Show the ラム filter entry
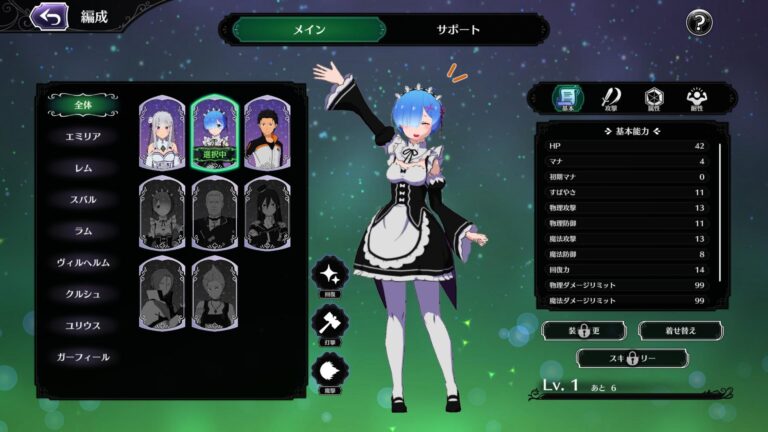Viewport: 768px width, 432px height. tap(84, 231)
